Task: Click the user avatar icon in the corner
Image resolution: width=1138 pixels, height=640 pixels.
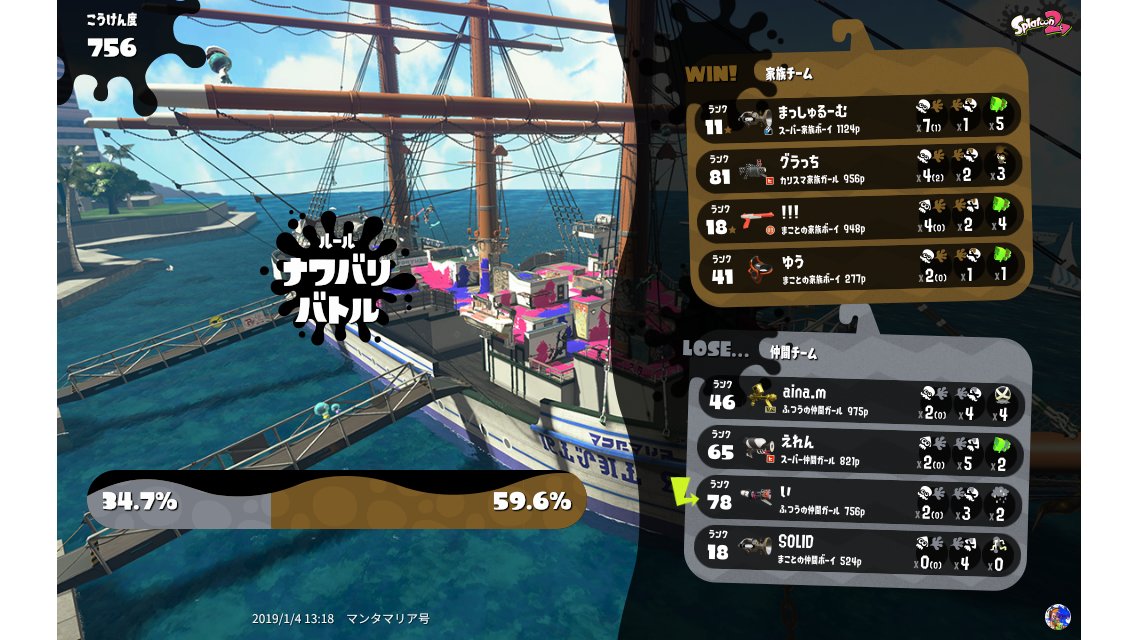Action: pos(1057,616)
